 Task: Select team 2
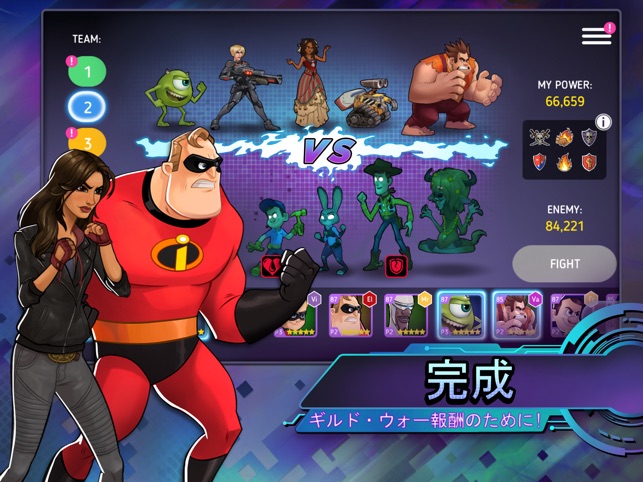(x=88, y=106)
